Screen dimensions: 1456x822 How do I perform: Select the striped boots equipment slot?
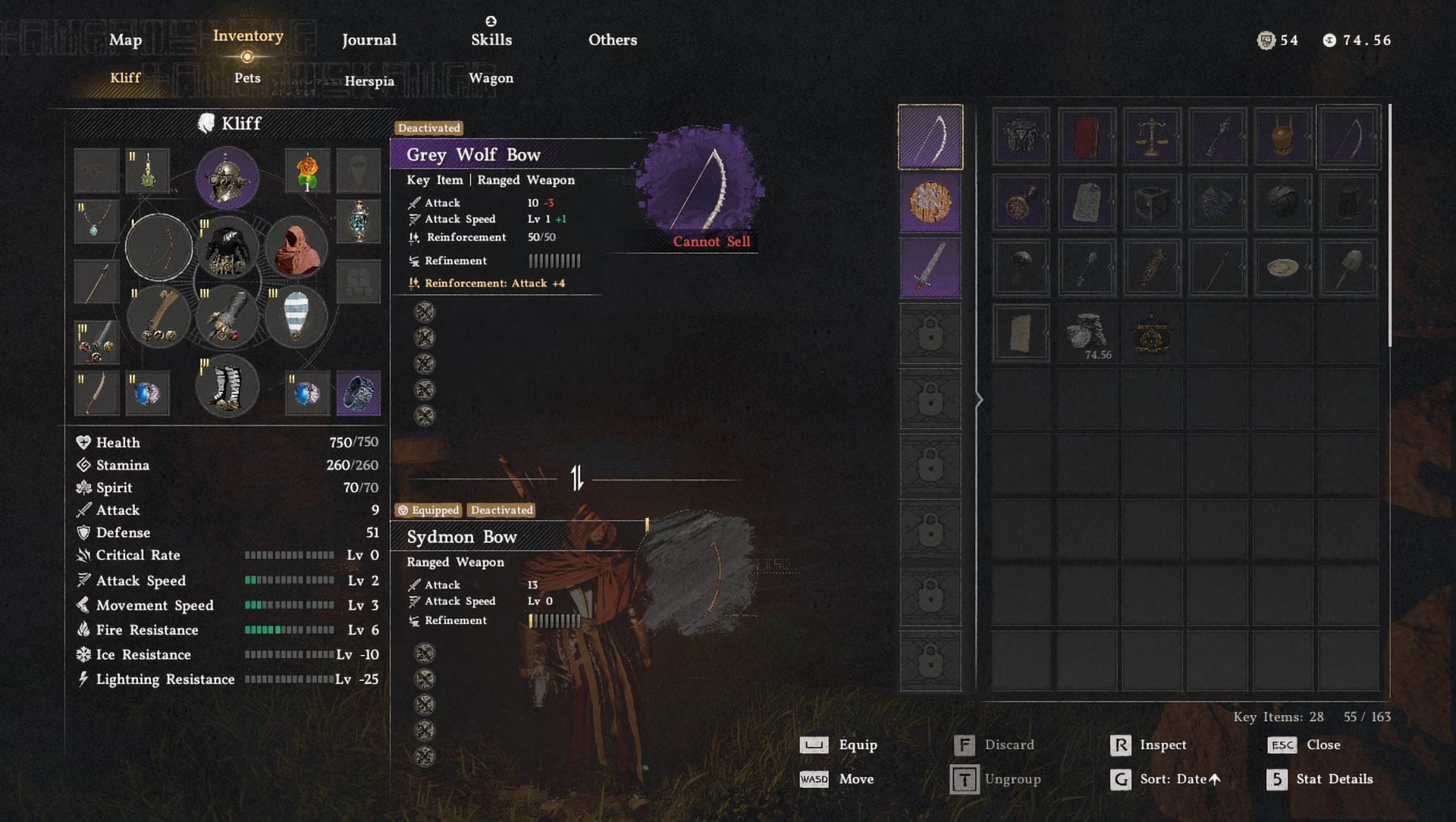tap(227, 387)
